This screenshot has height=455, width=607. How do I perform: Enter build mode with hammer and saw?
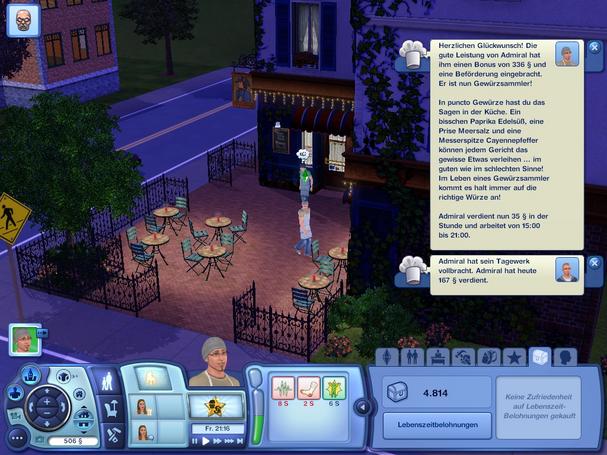click(112, 435)
